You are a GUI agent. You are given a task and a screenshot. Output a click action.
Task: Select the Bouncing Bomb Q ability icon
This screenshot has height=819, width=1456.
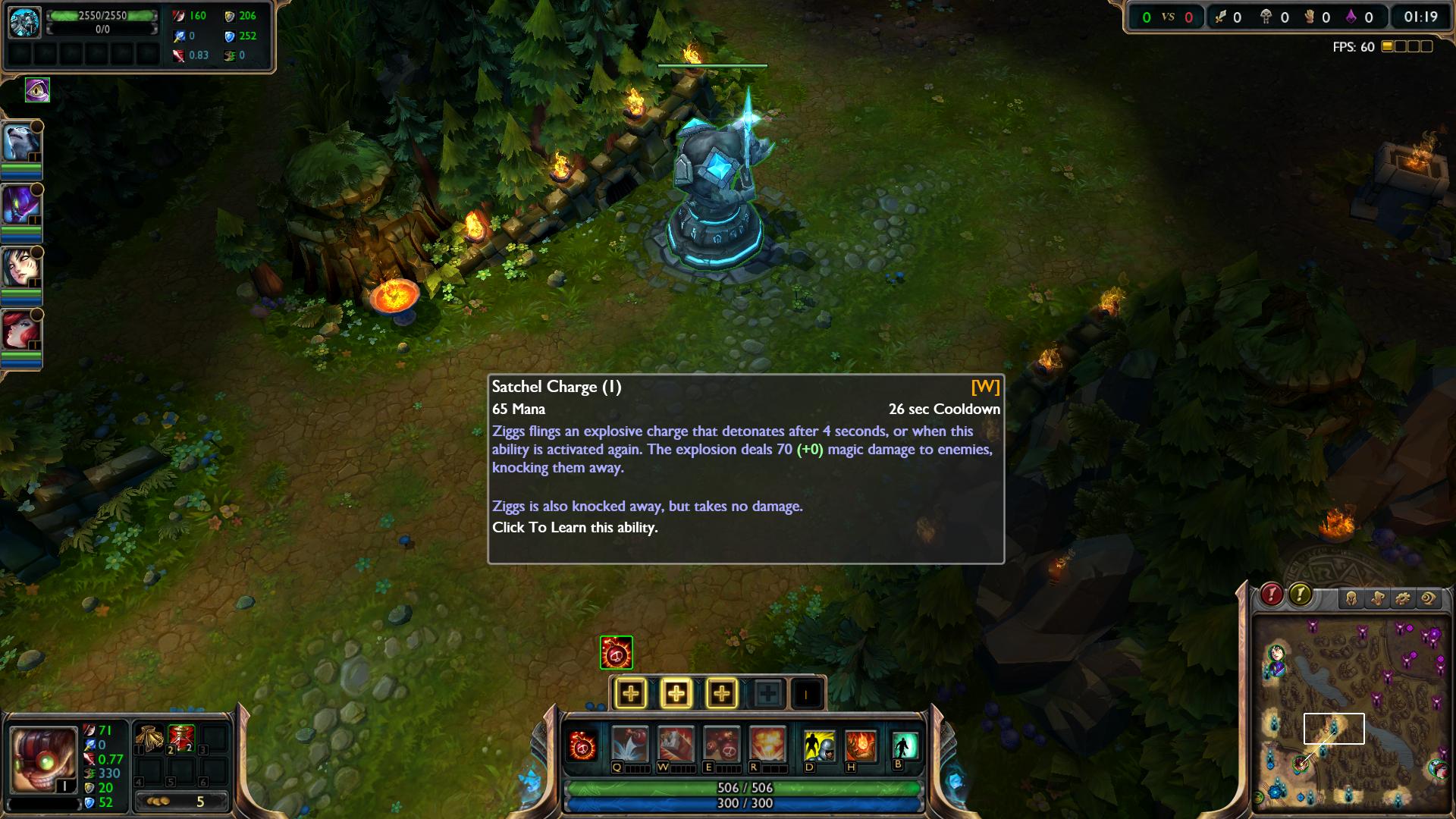(x=629, y=744)
